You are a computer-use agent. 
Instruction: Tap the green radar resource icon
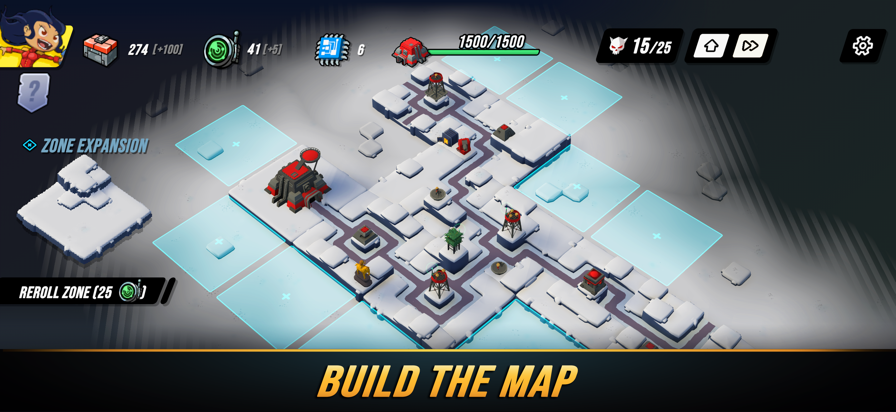220,49
